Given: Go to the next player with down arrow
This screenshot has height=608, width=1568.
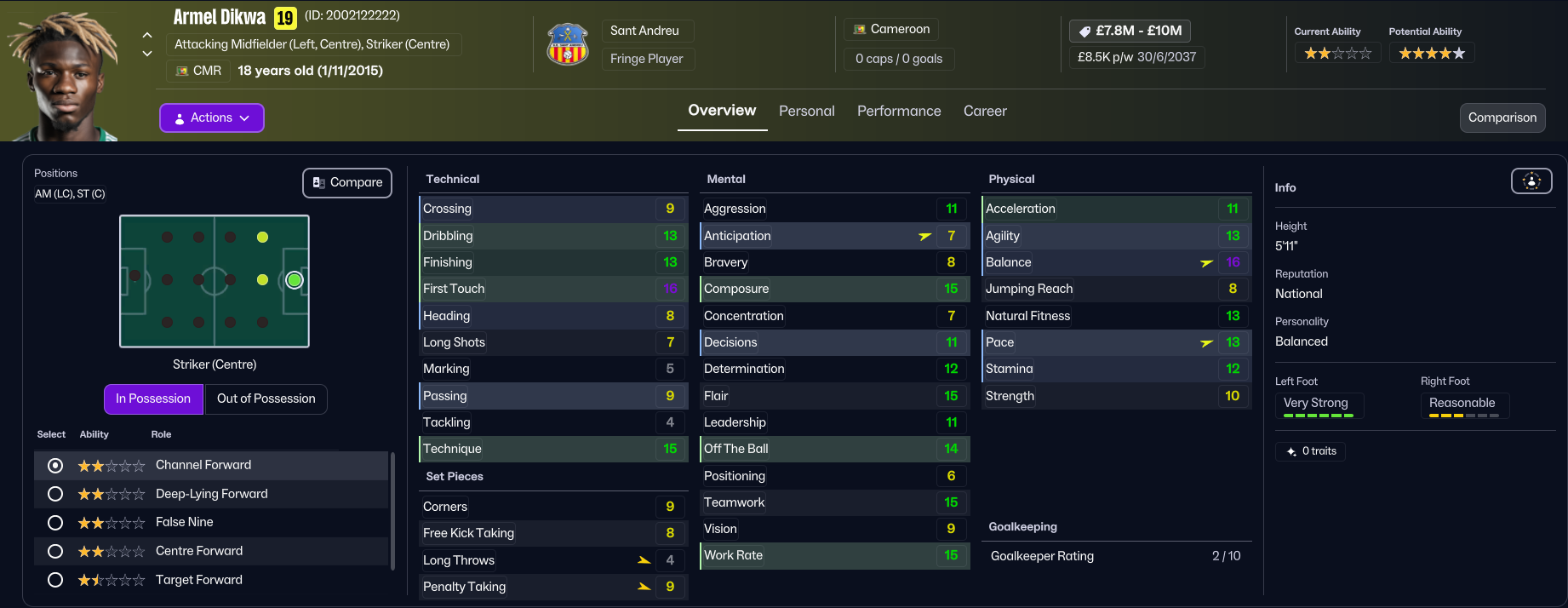Looking at the screenshot, I should 147,53.
